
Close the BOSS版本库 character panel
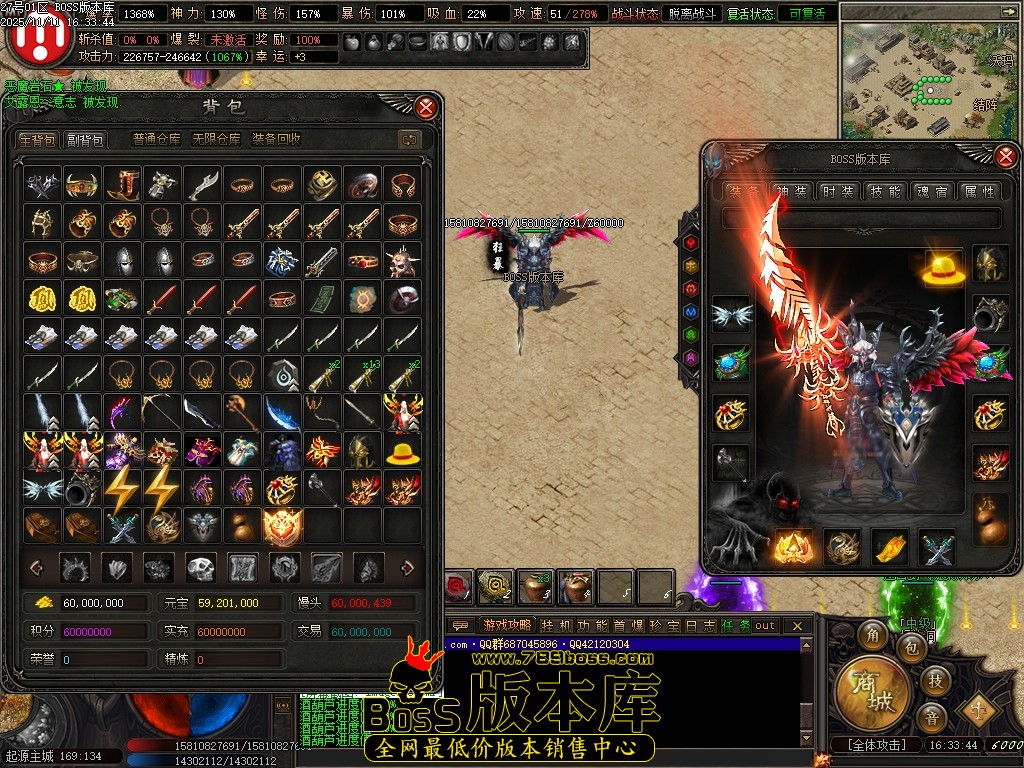pos(1006,155)
